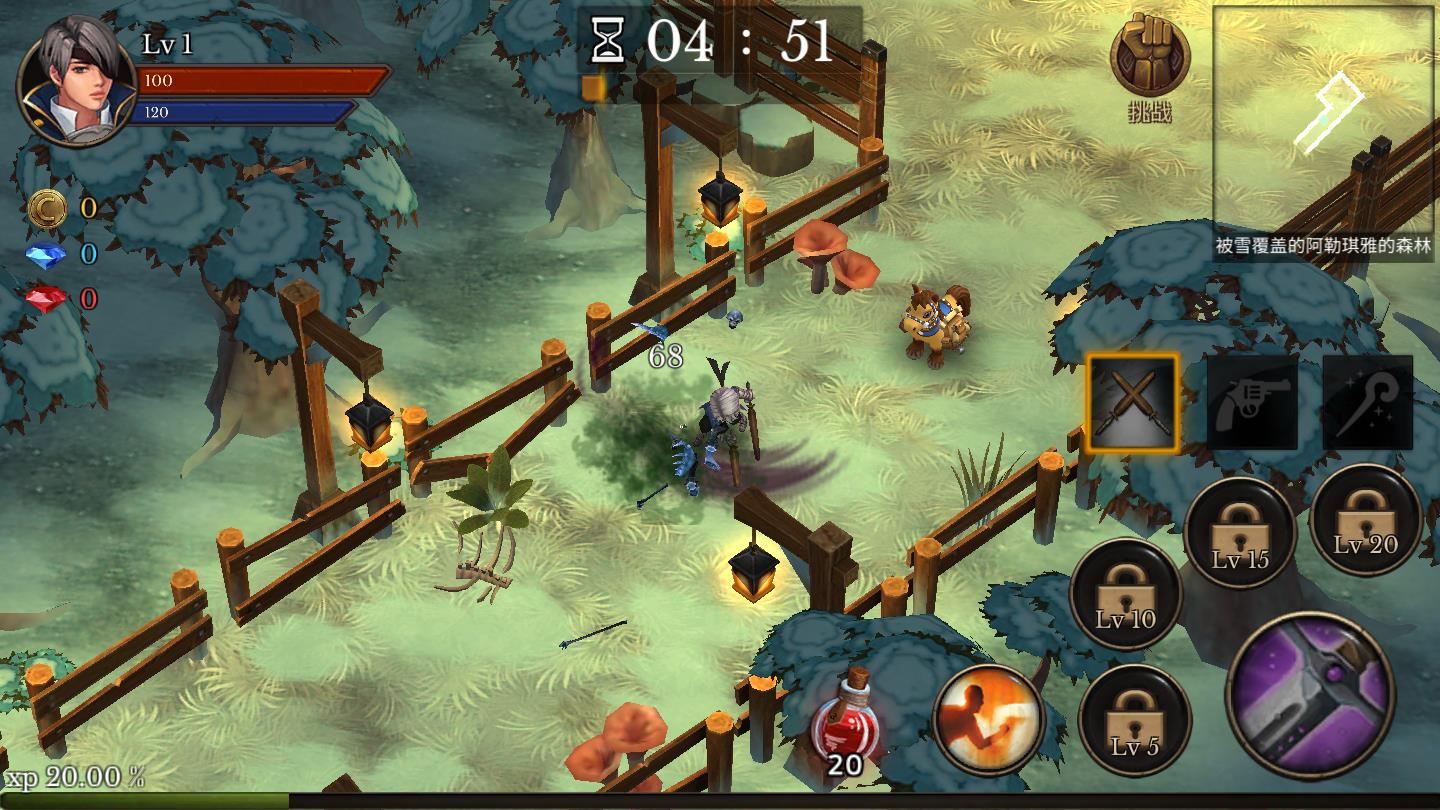The image size is (1440, 810).
Task: Switch to the revolver weapon slot
Action: click(1252, 403)
